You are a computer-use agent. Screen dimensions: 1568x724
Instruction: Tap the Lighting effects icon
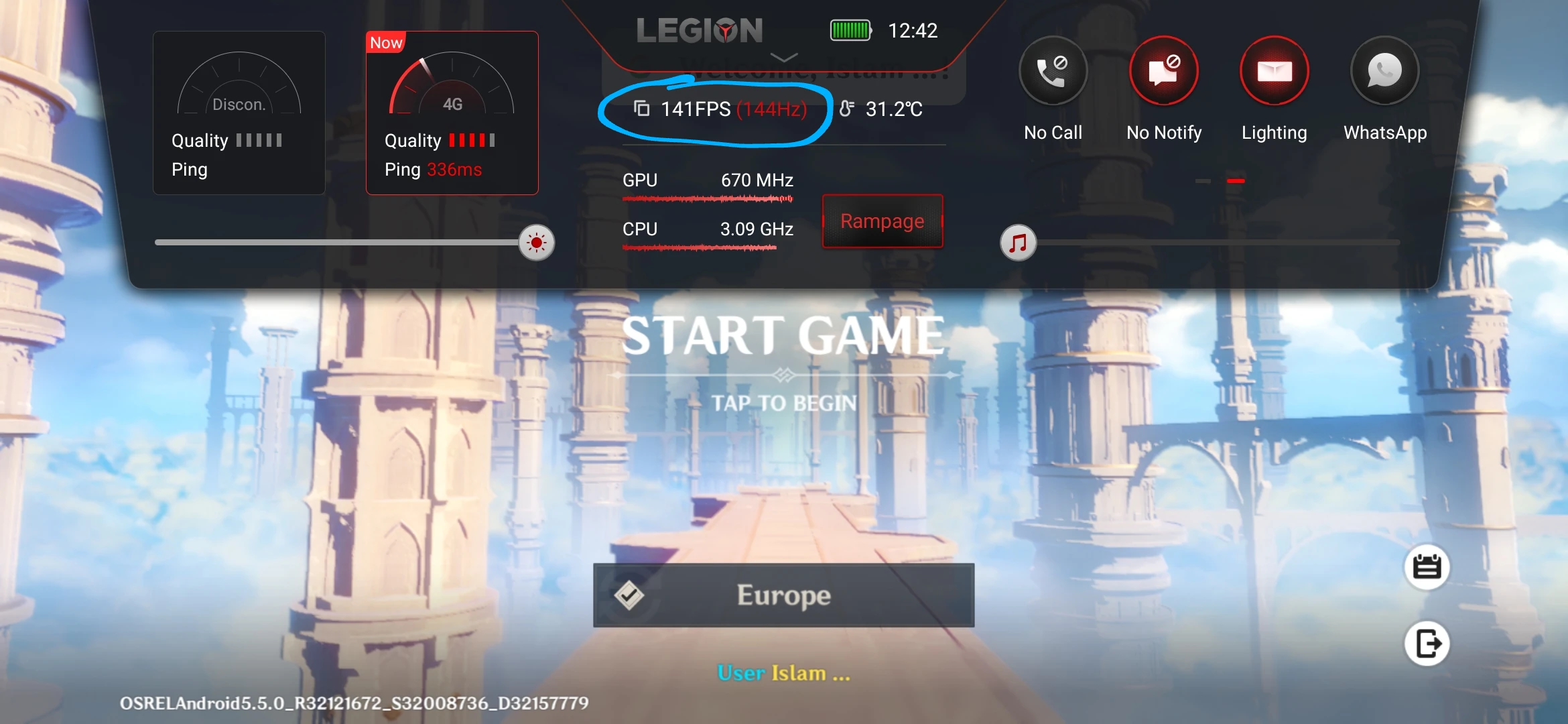[x=1274, y=70]
